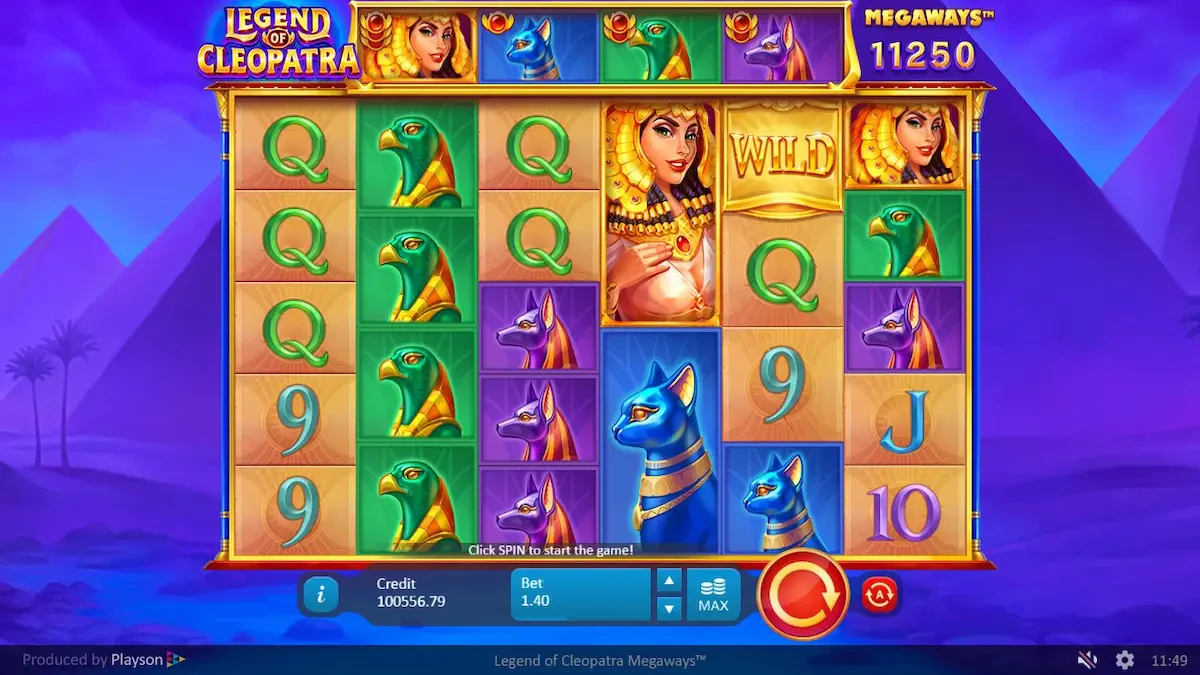
Task: Unmute the sound with the speaker icon
Action: pos(1087,660)
